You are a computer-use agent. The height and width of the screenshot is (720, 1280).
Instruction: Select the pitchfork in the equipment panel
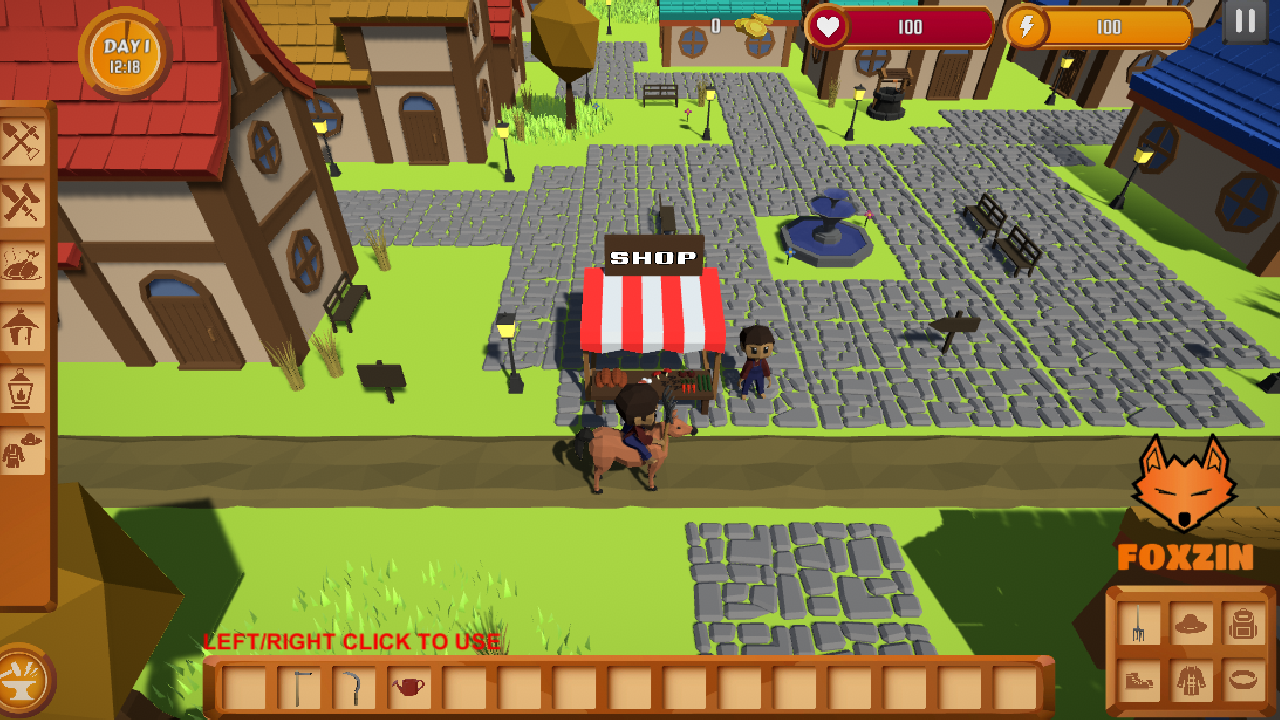click(1140, 622)
